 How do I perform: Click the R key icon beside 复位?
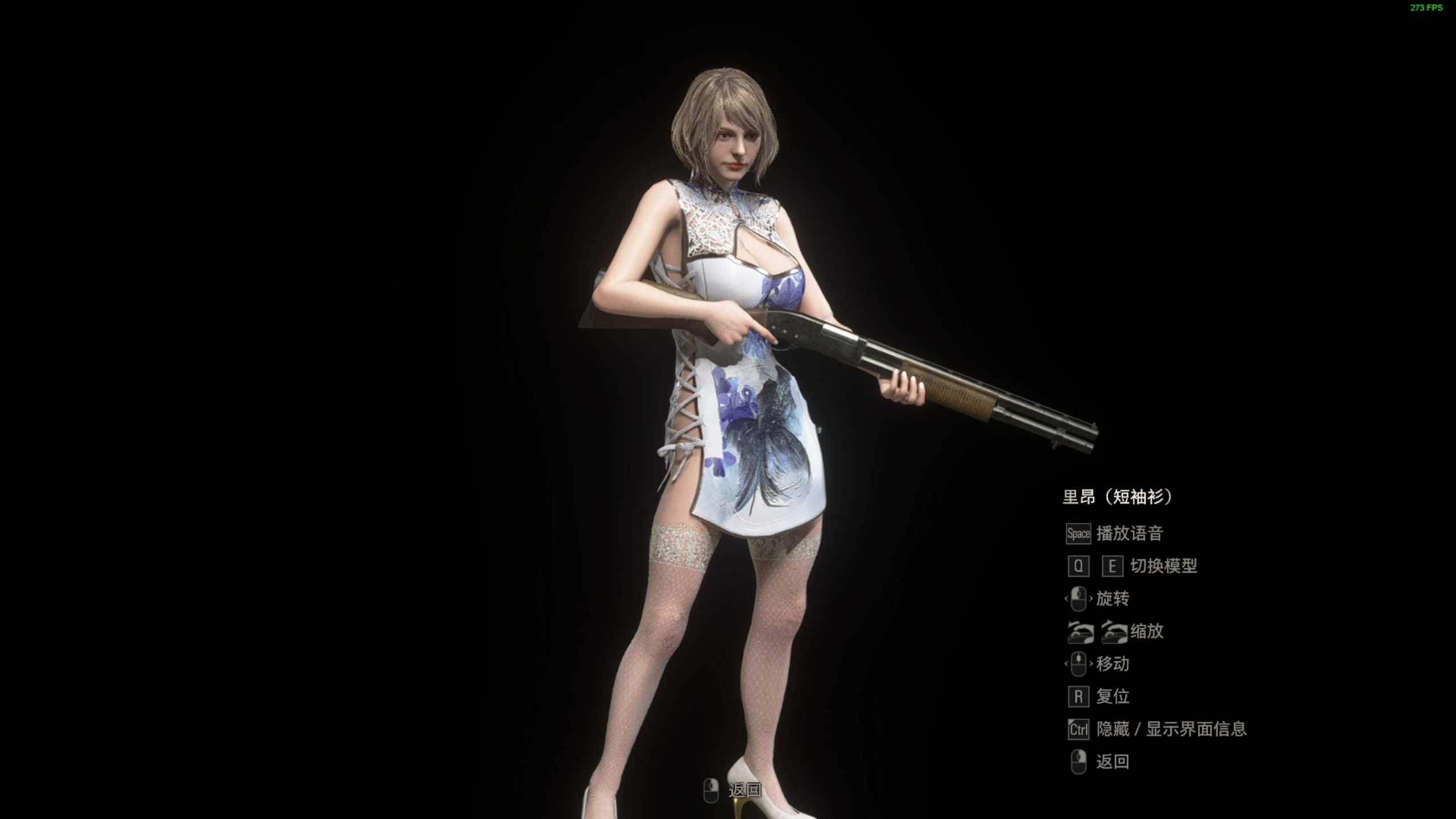click(1079, 697)
